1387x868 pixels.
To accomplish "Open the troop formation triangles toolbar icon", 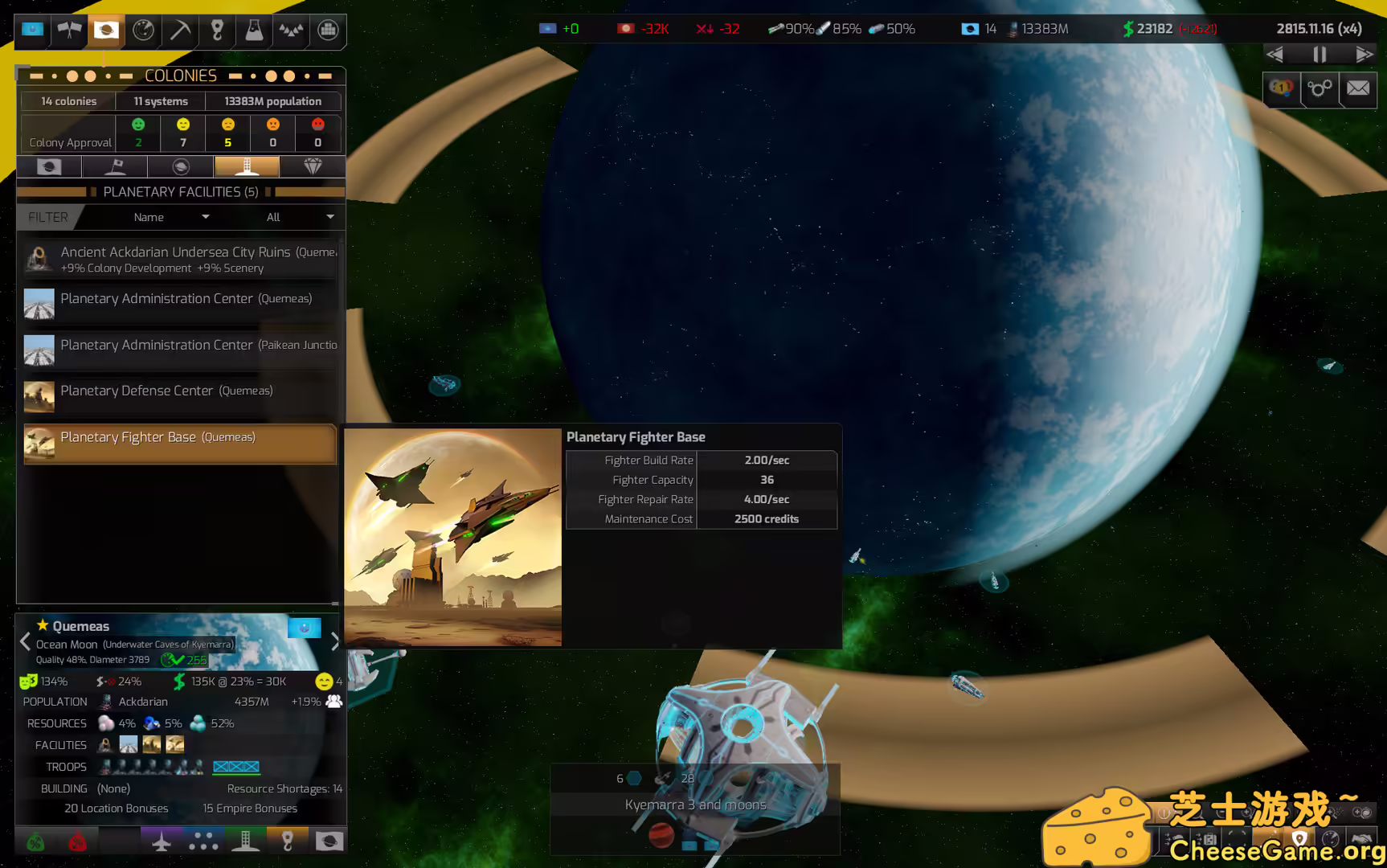I will pyautogui.click(x=290, y=31).
